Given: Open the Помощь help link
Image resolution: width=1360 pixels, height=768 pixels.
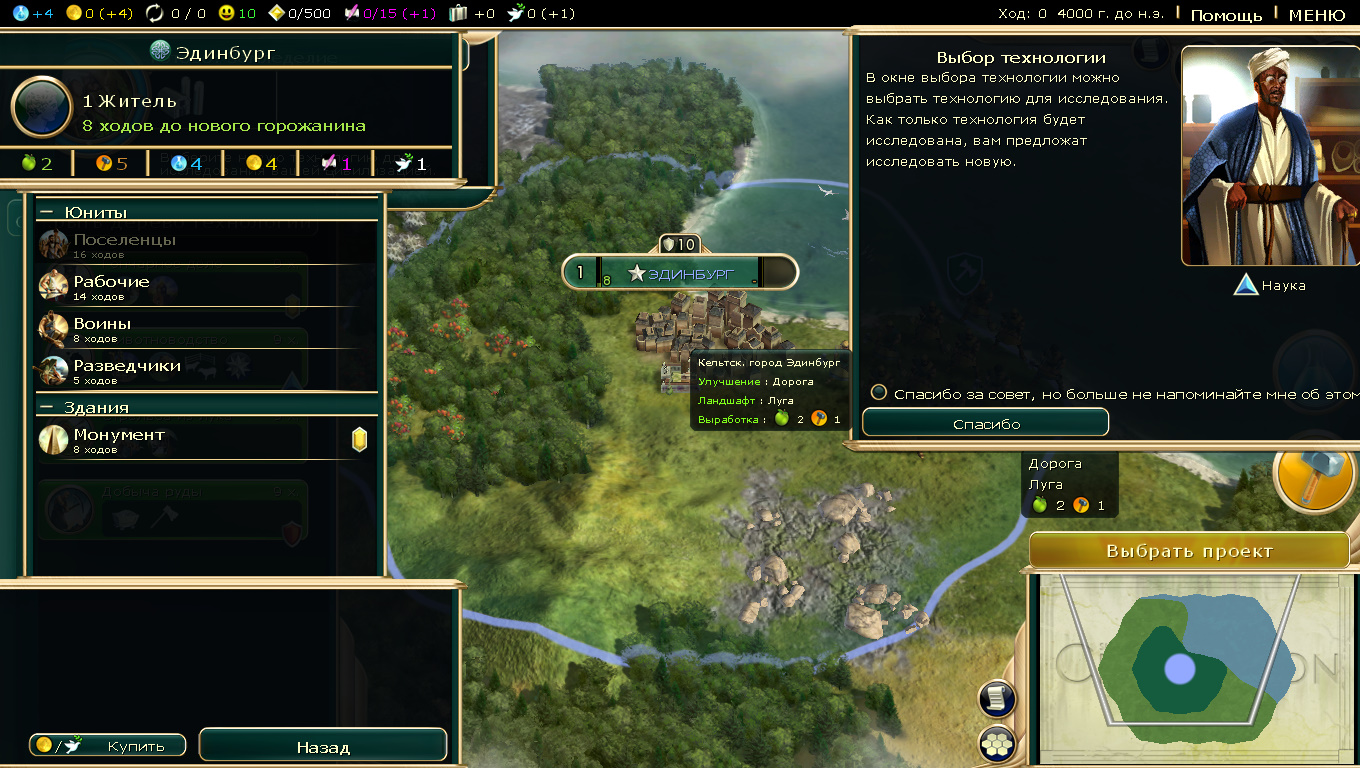Looking at the screenshot, I should (1226, 15).
